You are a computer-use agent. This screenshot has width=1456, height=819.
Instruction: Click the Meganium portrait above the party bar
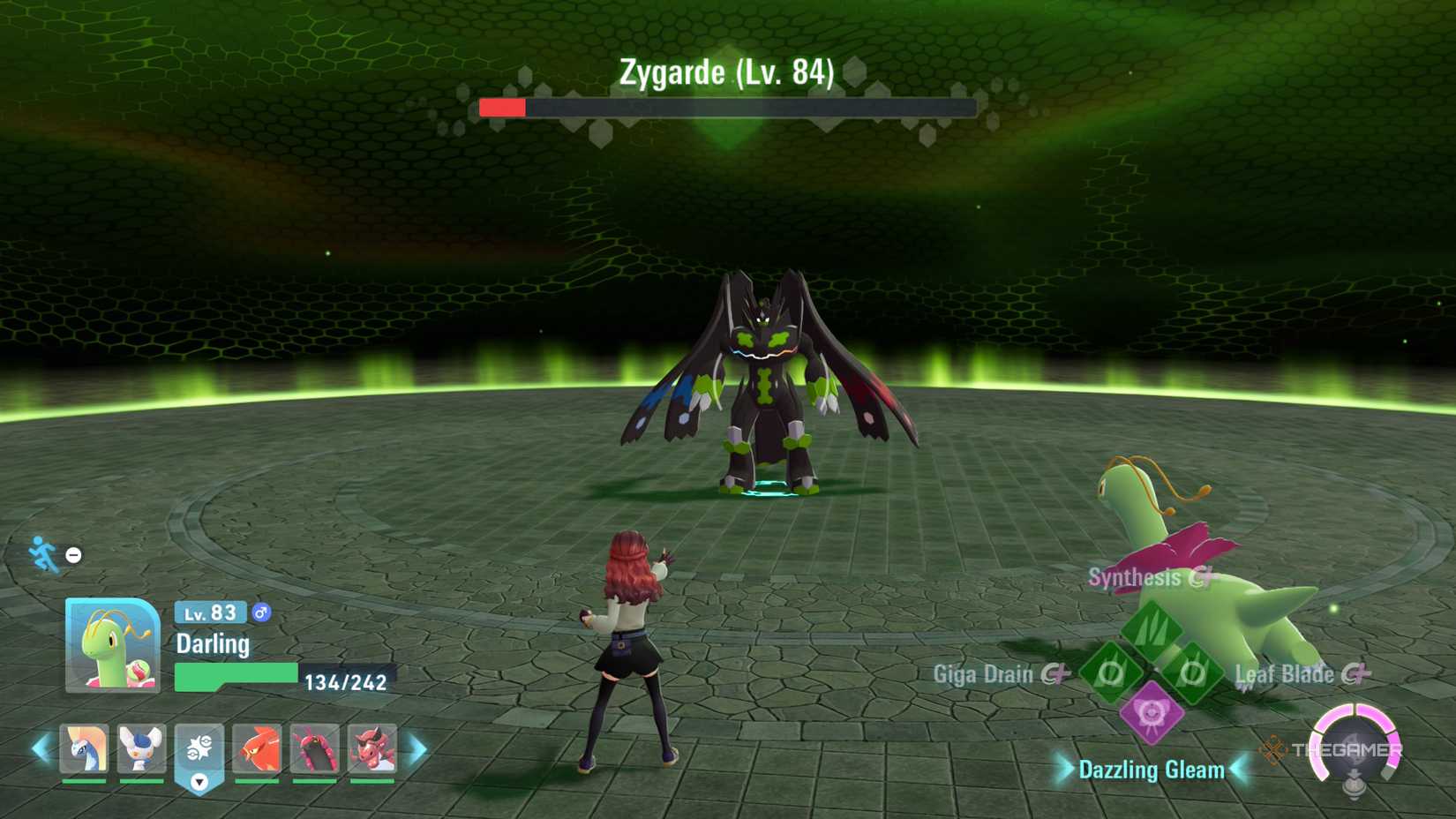pos(111,642)
